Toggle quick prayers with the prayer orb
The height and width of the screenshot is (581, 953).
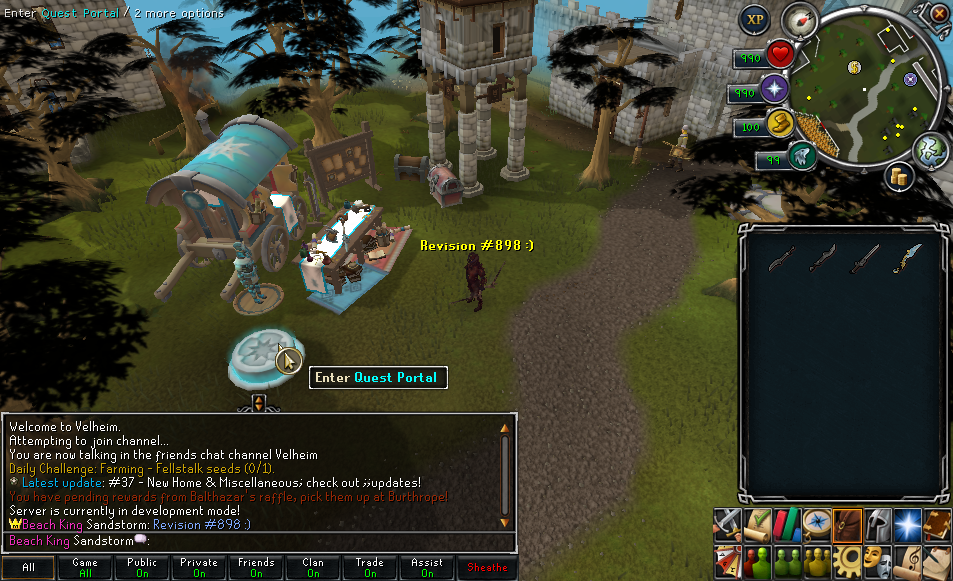coord(774,90)
